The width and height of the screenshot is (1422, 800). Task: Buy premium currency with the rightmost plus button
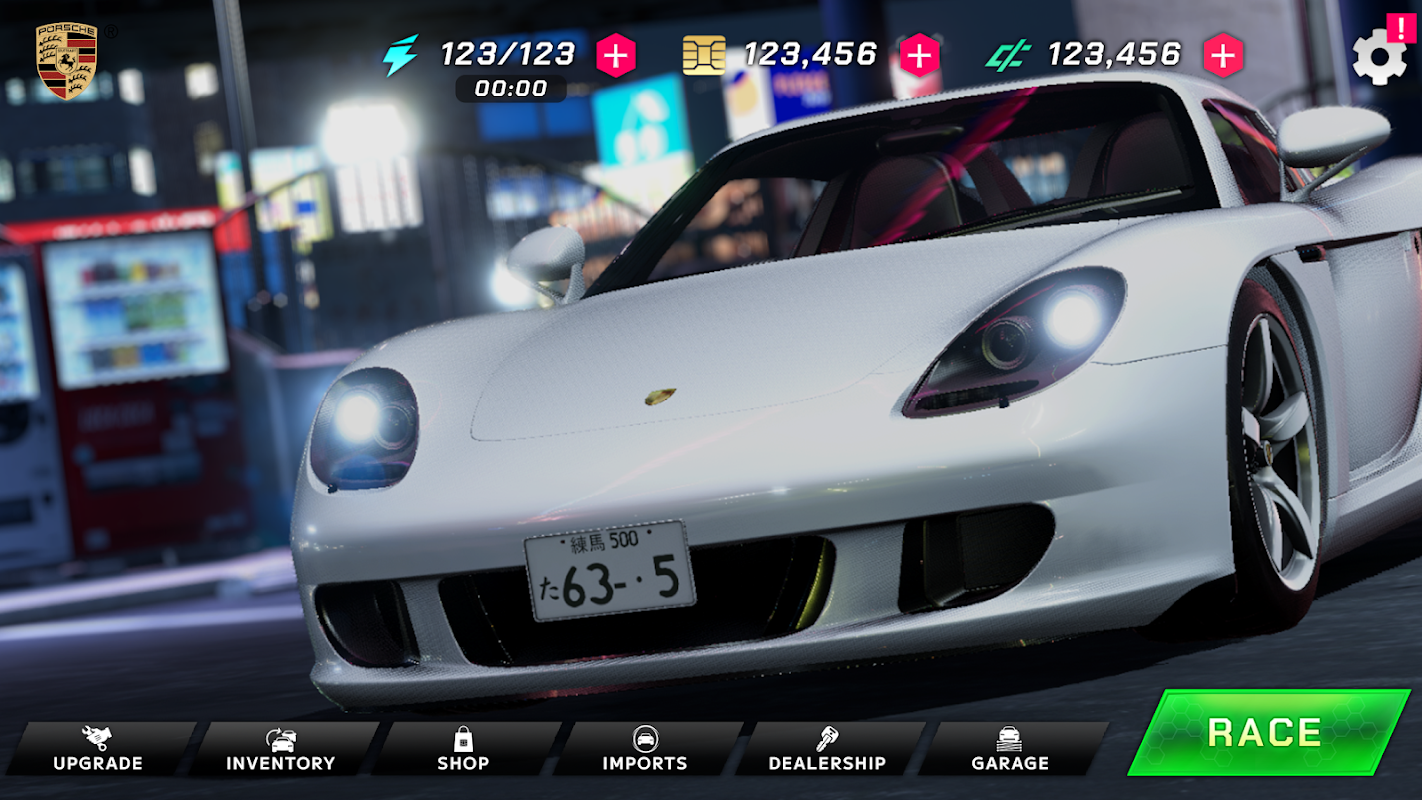[x=1222, y=56]
